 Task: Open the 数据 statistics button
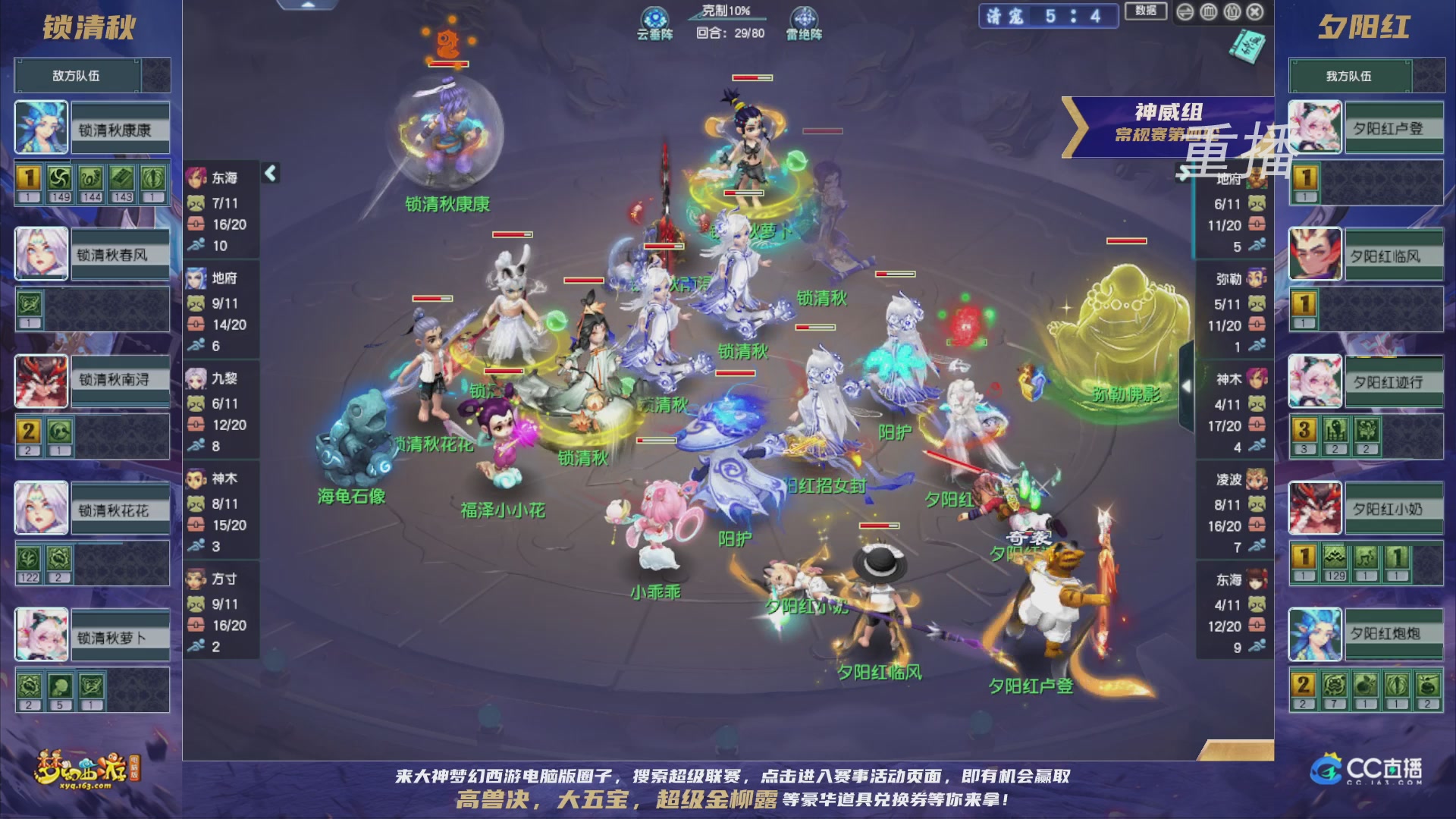(x=1145, y=11)
